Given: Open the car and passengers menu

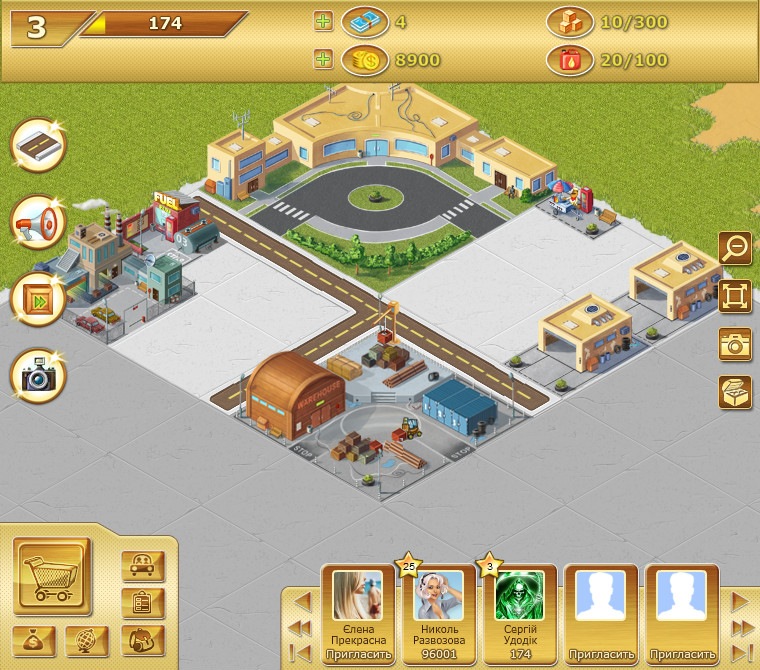Looking at the screenshot, I should pyautogui.click(x=142, y=566).
